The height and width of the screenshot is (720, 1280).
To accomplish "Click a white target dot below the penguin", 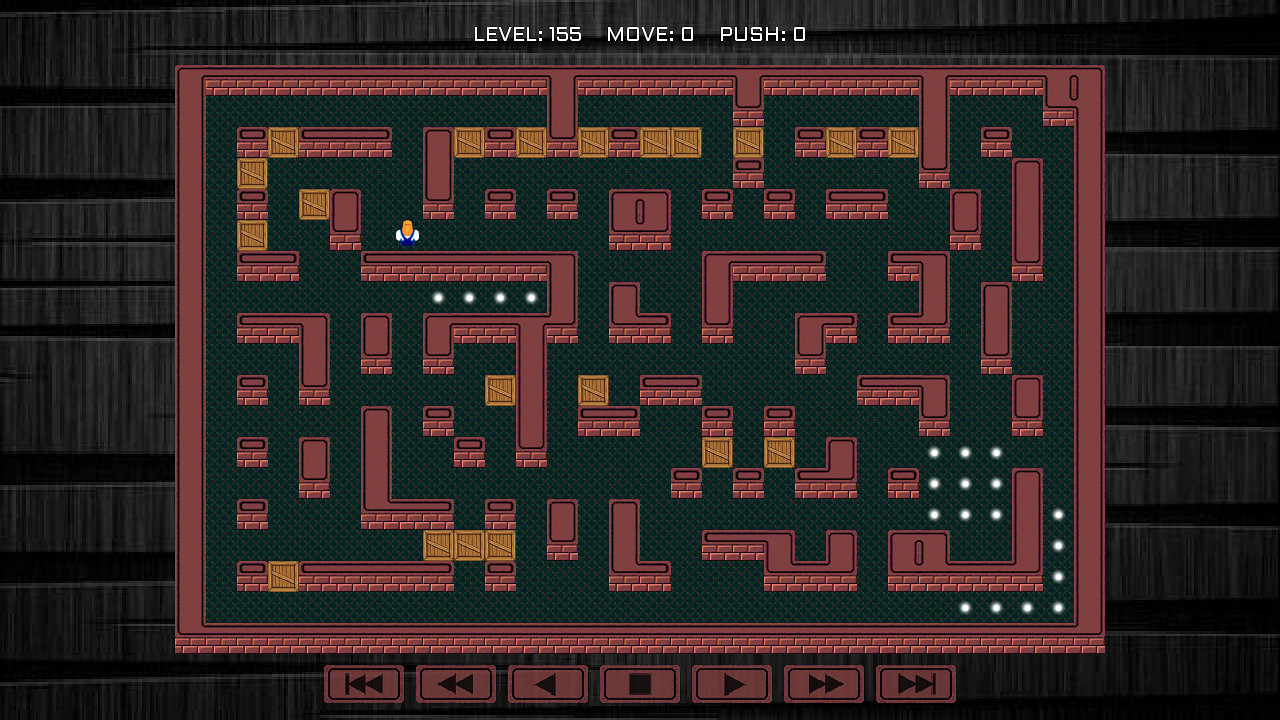I will point(468,297).
